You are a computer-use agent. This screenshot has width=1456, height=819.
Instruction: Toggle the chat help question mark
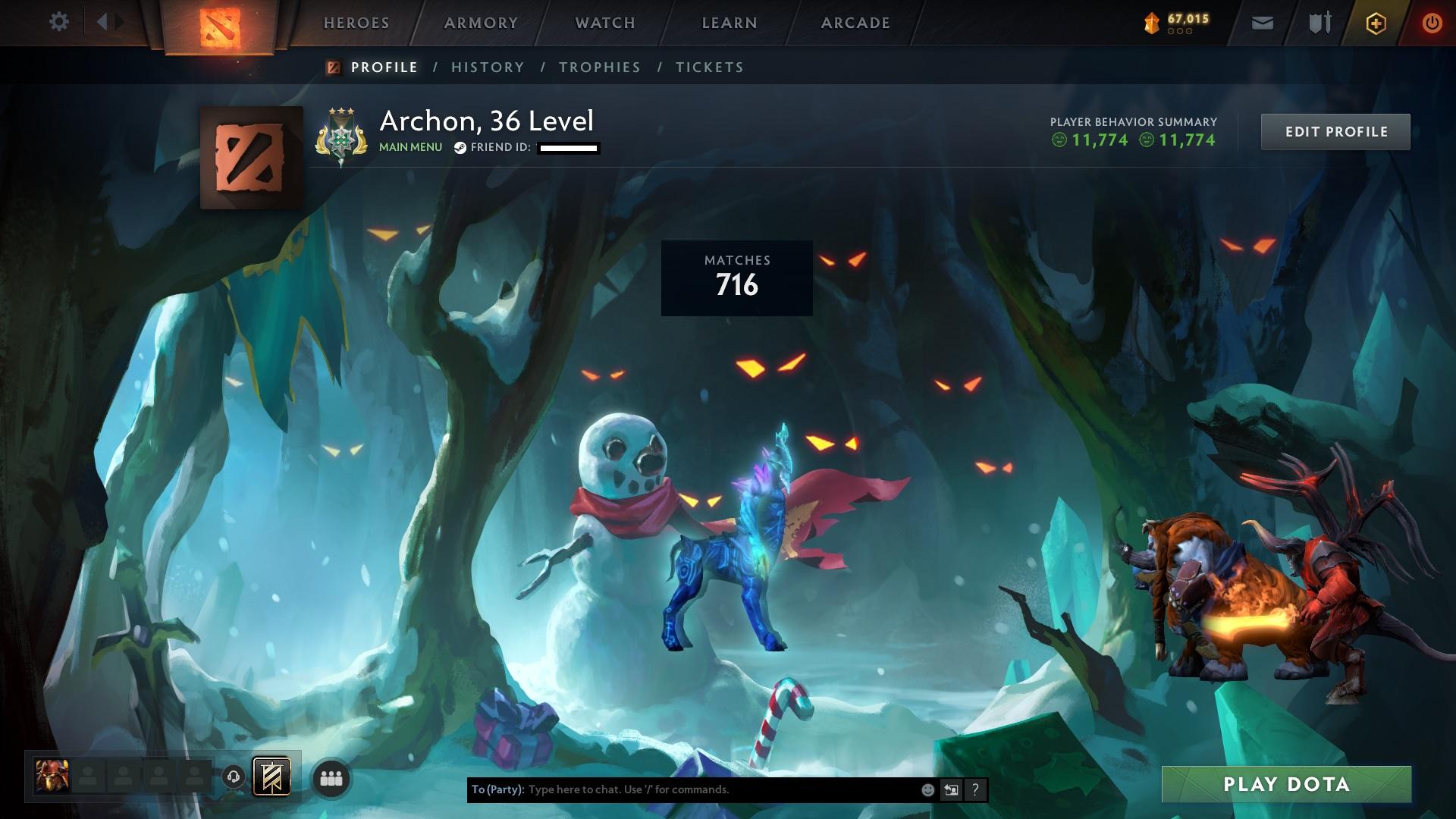coord(974,789)
